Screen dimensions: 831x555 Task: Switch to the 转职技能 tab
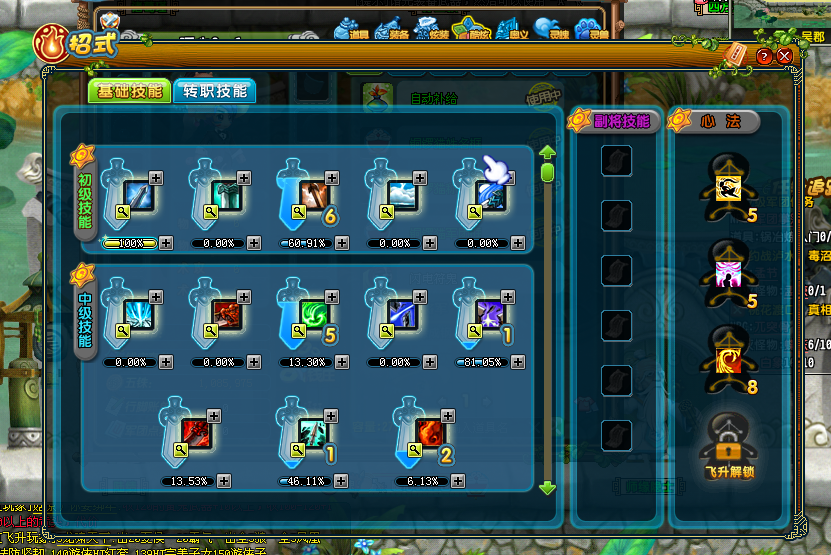click(x=213, y=91)
